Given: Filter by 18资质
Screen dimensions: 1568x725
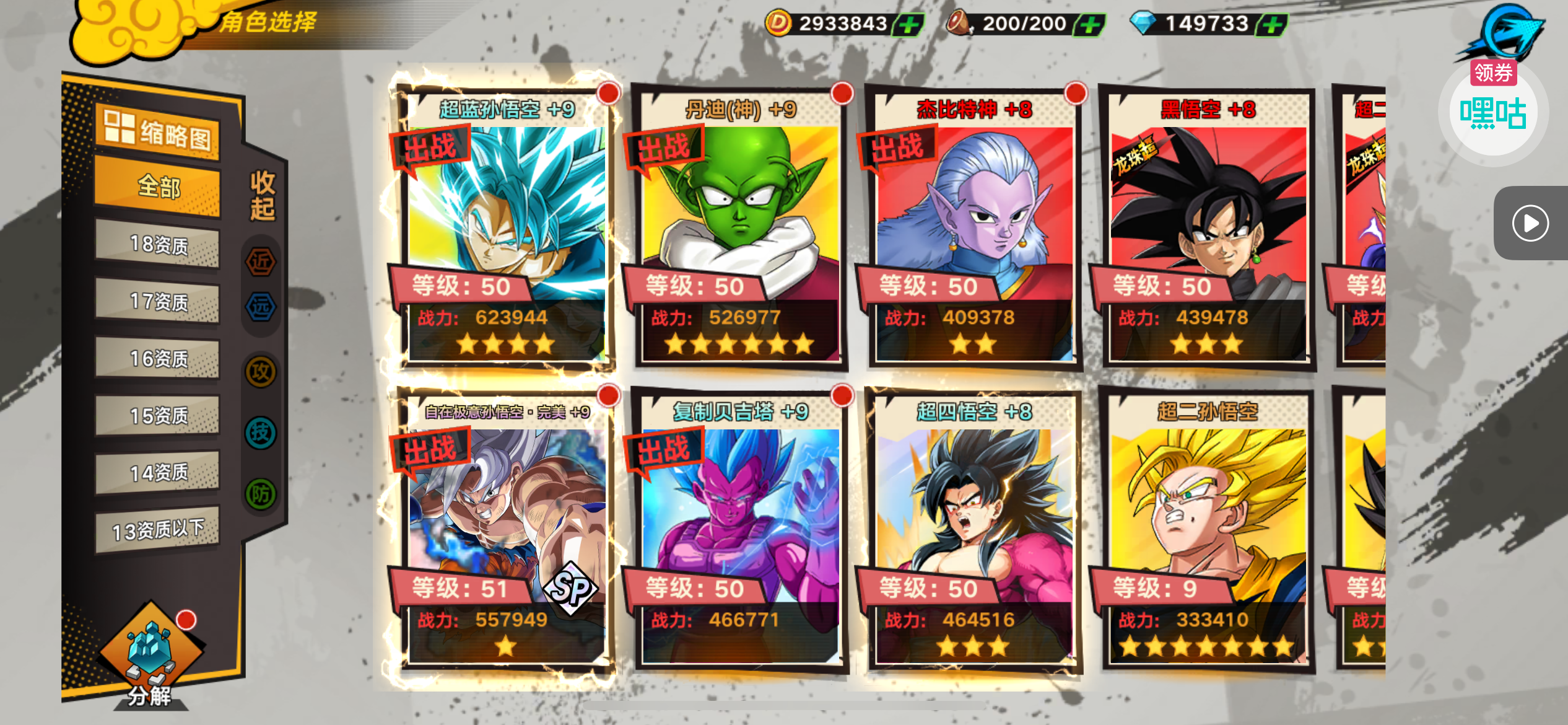Looking at the screenshot, I should 158,245.
